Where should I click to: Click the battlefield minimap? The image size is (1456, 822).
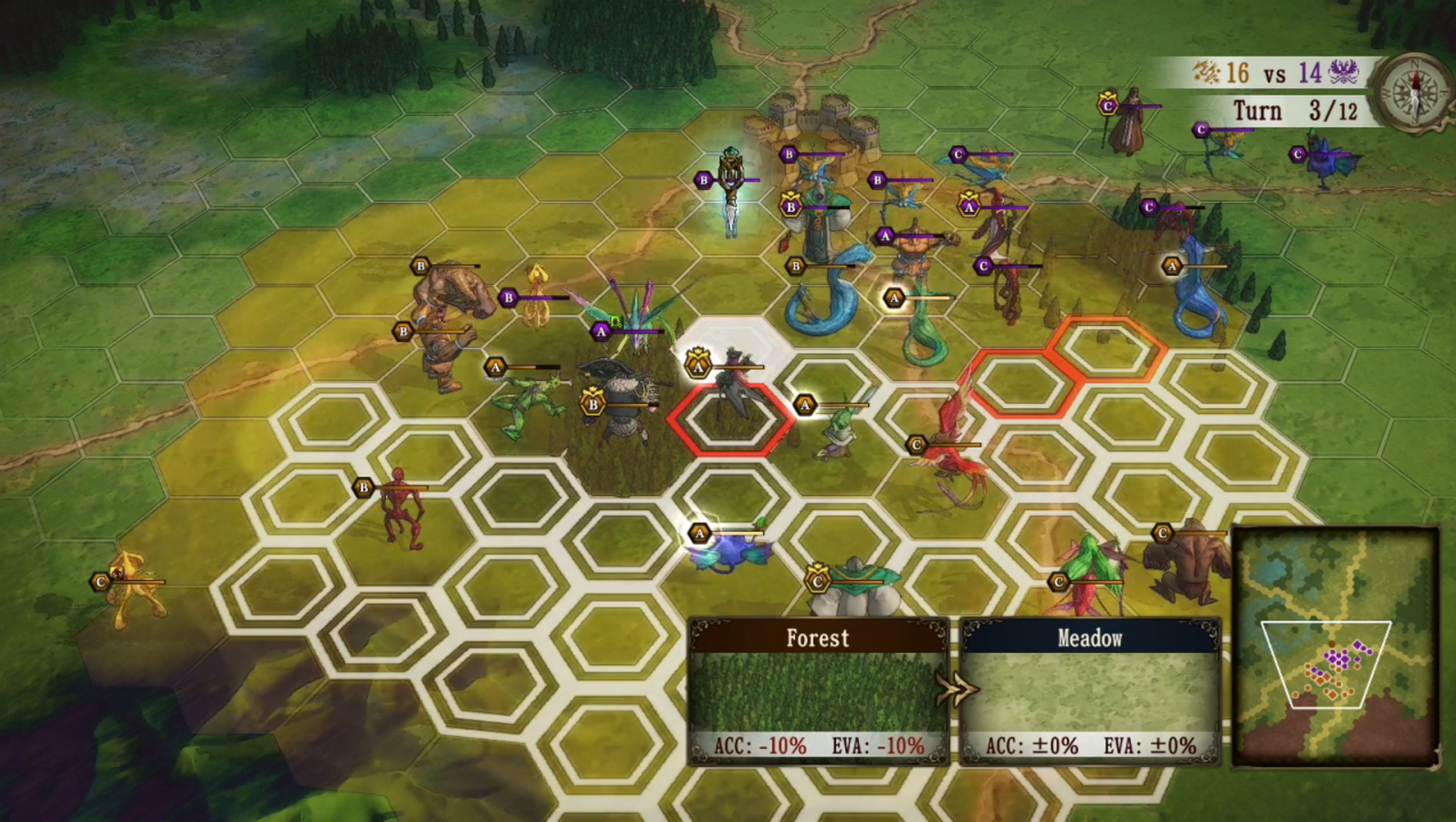click(1335, 647)
